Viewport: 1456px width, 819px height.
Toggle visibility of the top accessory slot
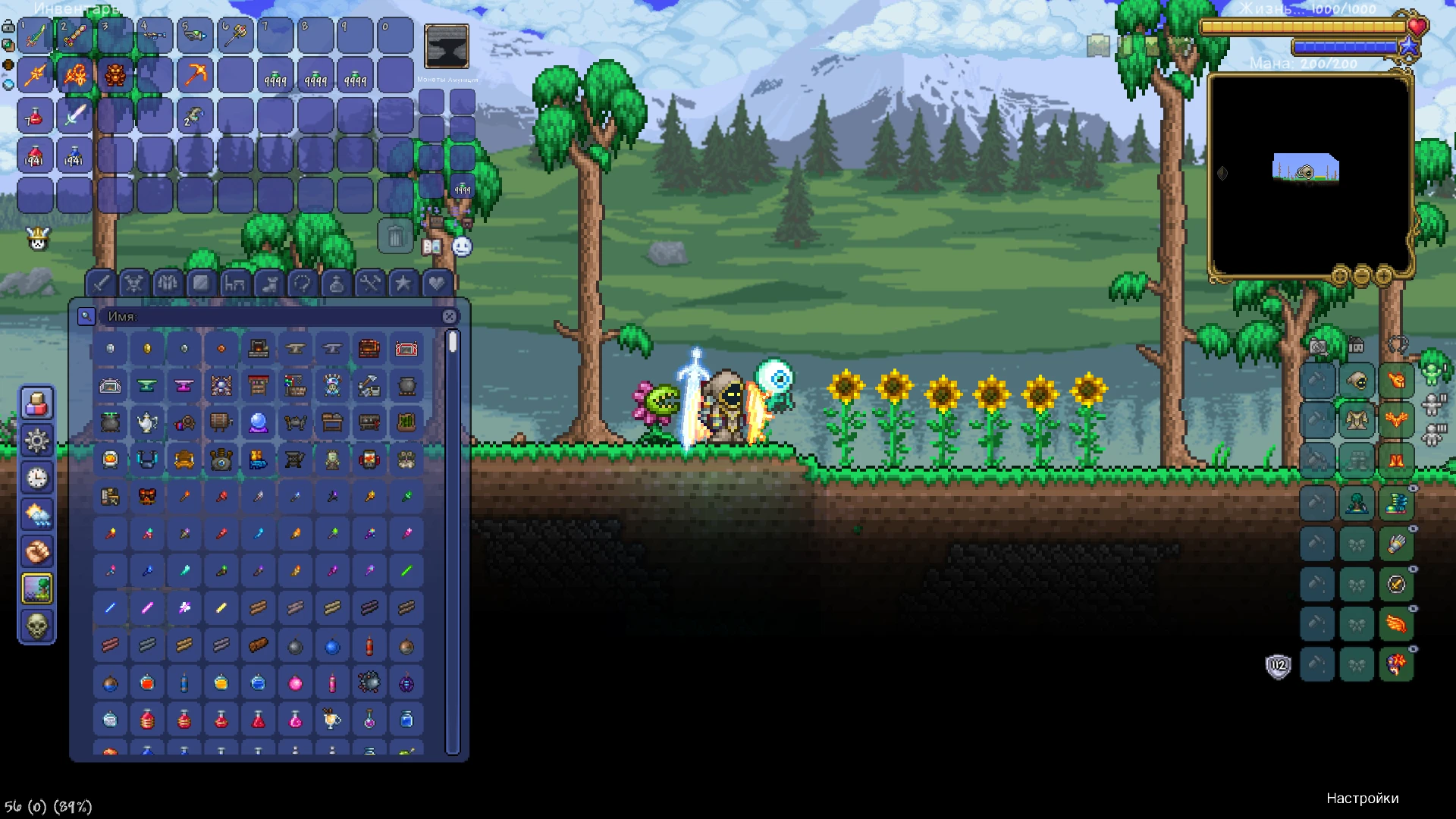[x=1413, y=486]
